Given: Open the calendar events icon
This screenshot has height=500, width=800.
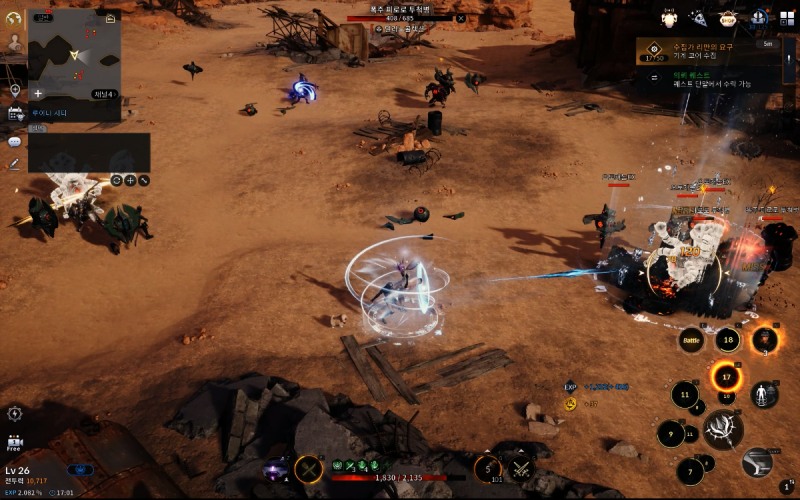Looking at the screenshot, I should [15, 114].
